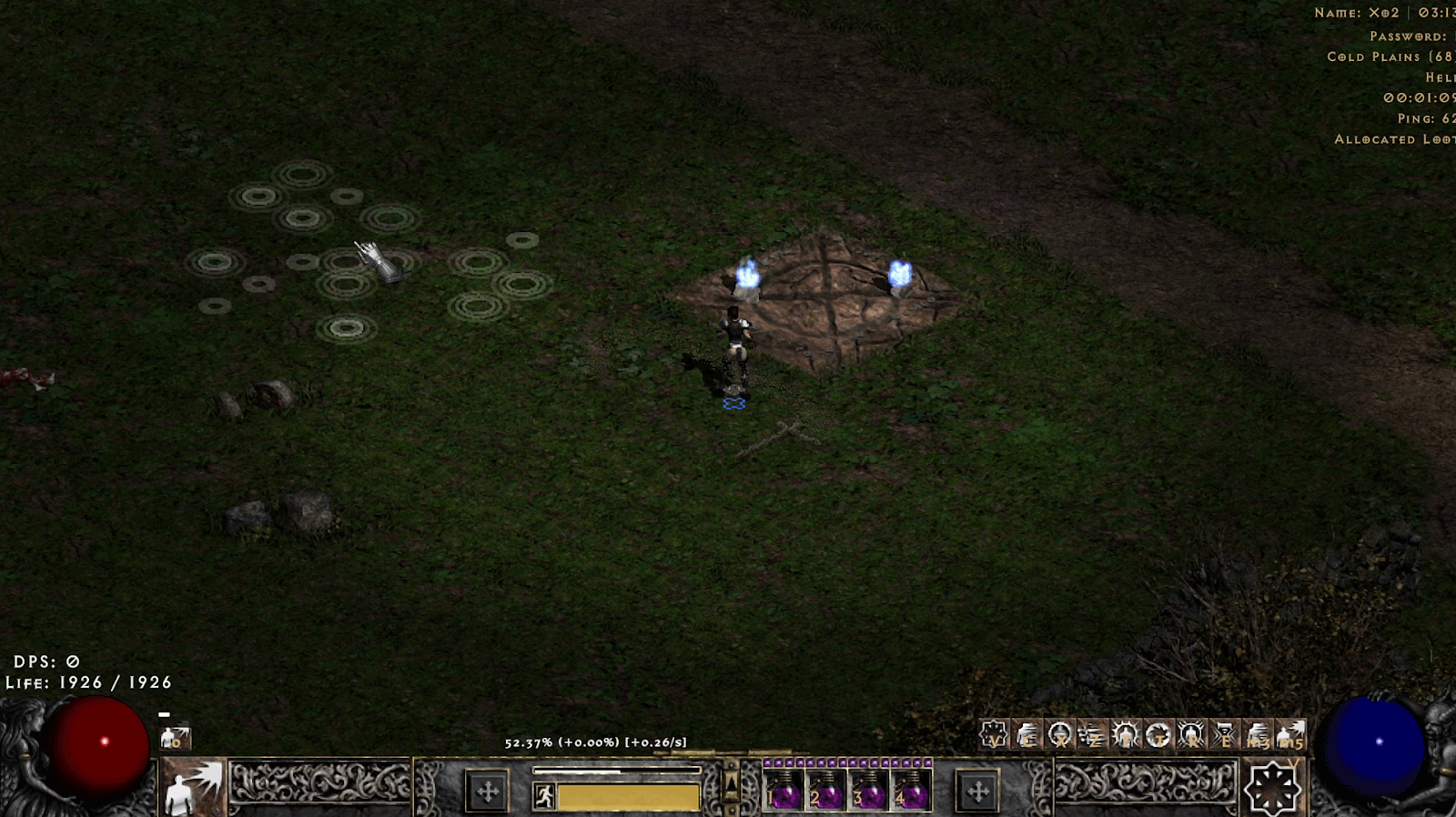1456x817 pixels.
Task: Open the right-click skill selector marked Y
Action: point(1272,788)
